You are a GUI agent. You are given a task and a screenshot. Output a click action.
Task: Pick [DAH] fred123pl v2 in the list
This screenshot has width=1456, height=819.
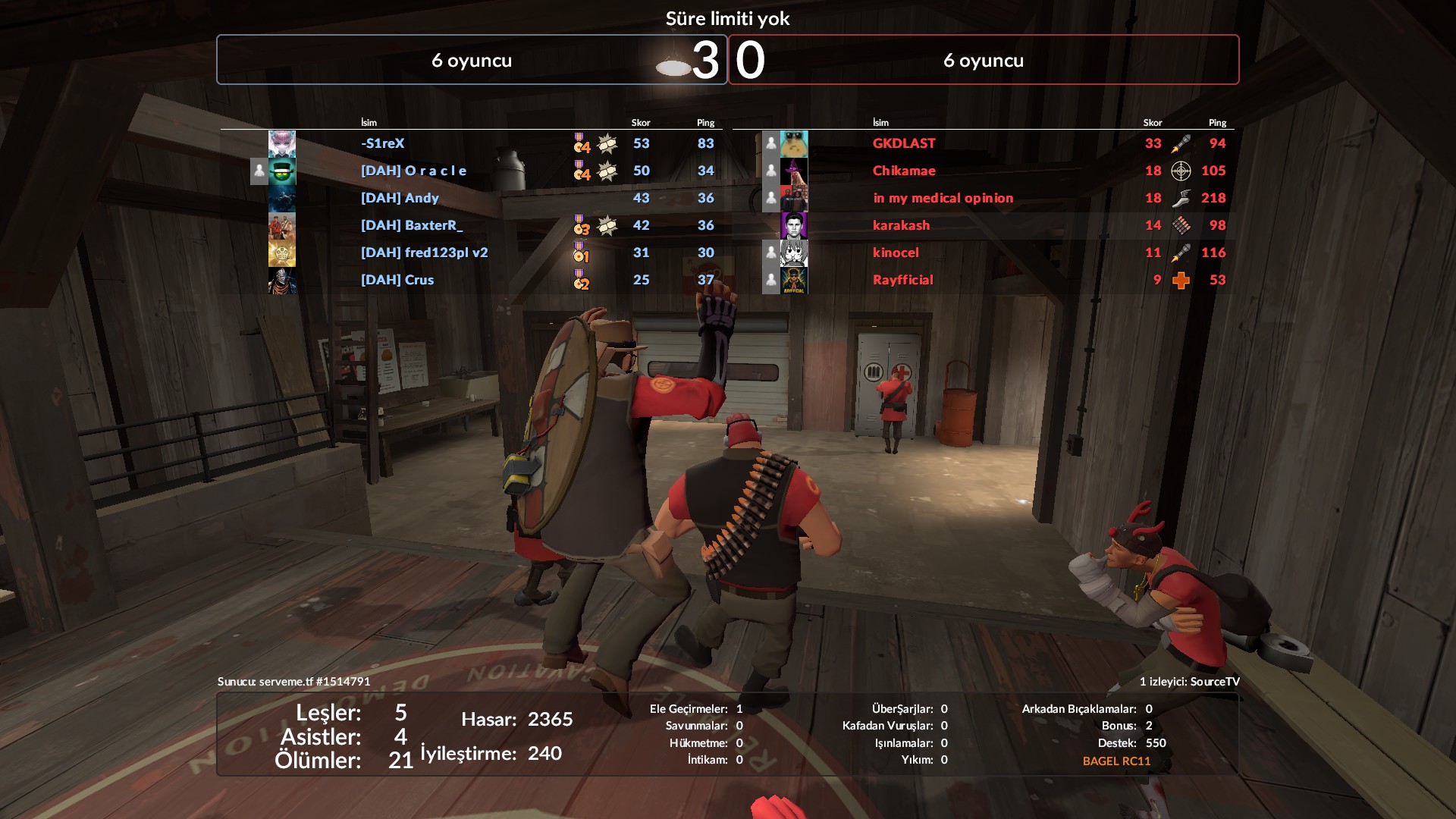click(x=424, y=253)
